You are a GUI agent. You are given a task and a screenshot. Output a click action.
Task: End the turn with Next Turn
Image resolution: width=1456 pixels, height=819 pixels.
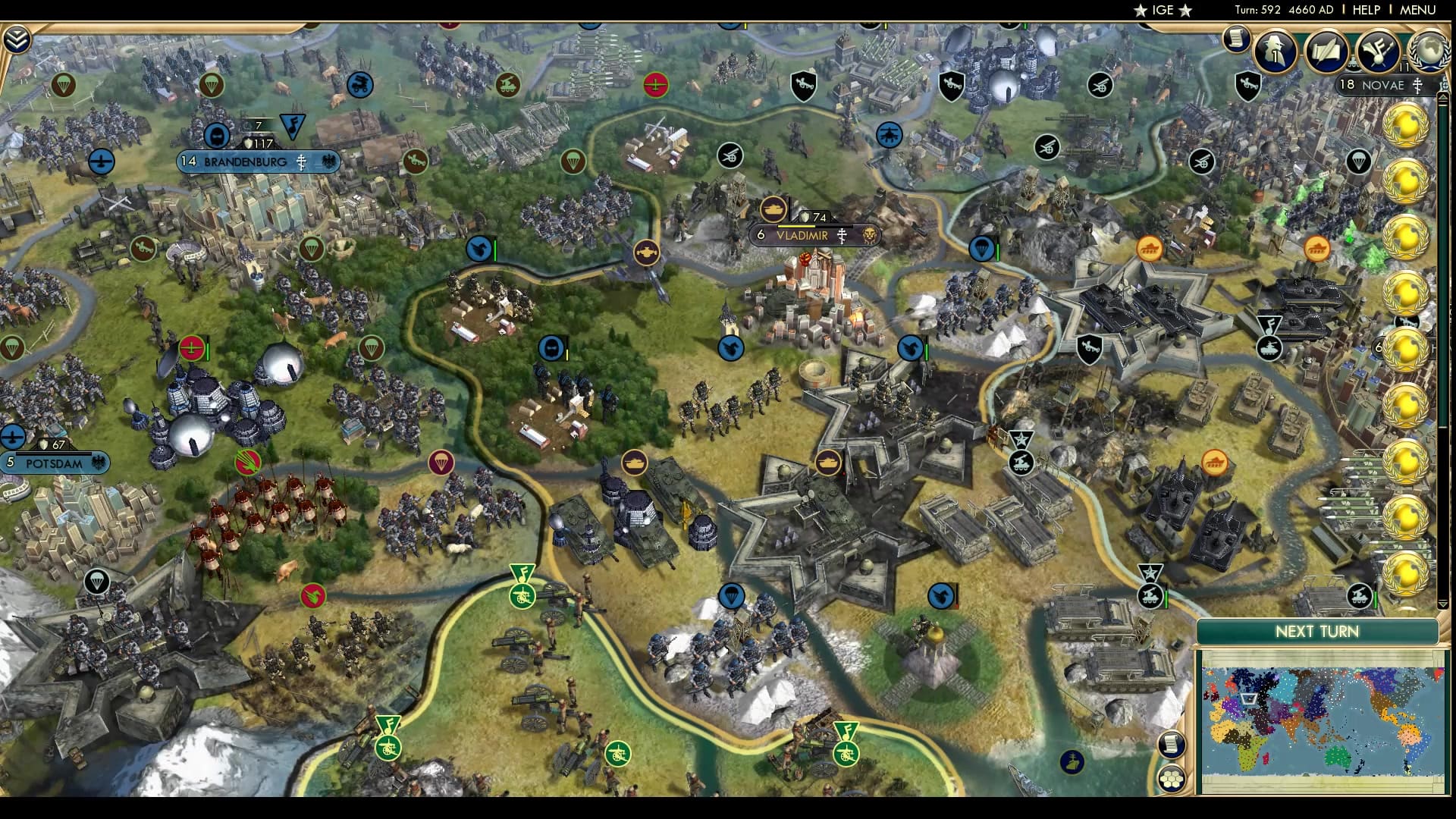coord(1316,632)
